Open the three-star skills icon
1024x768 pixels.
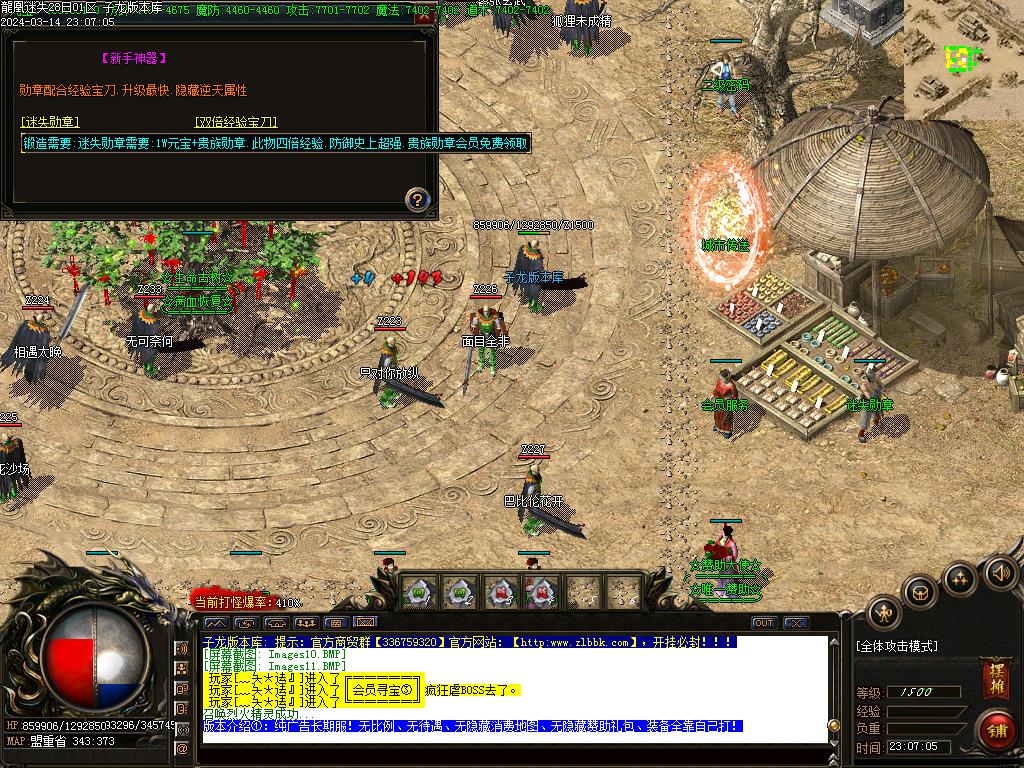(x=960, y=578)
